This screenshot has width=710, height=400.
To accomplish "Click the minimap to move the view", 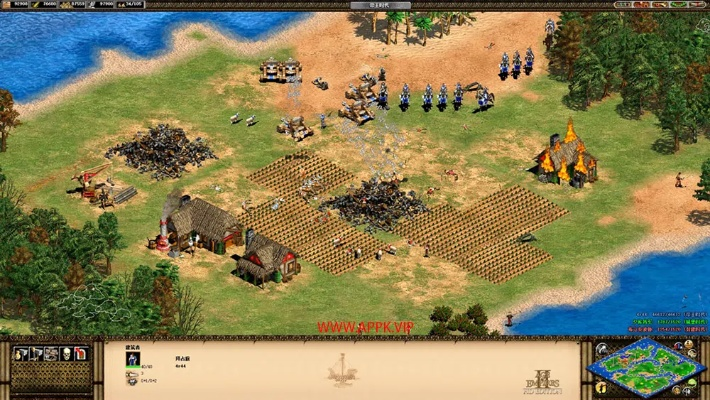I will (646, 366).
